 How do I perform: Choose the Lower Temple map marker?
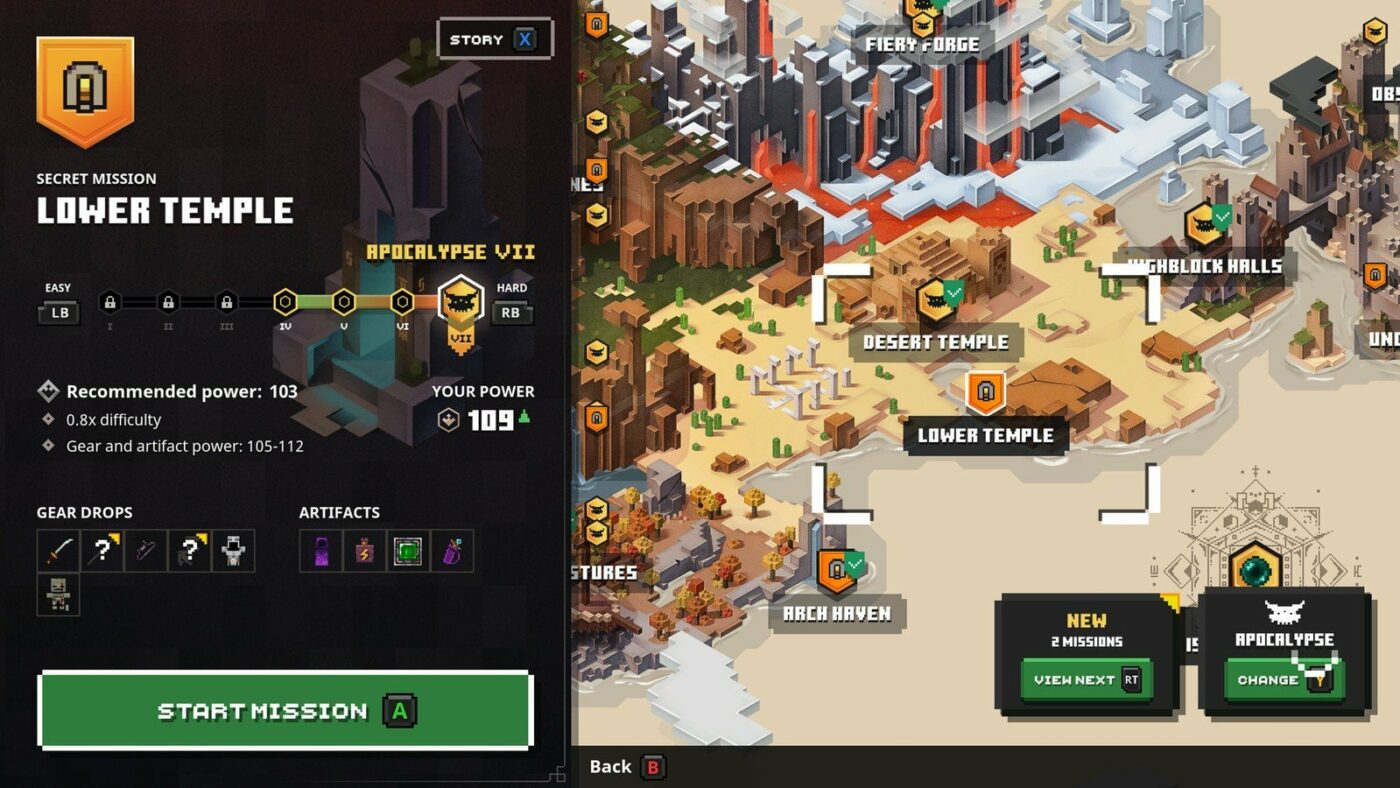[x=985, y=394]
